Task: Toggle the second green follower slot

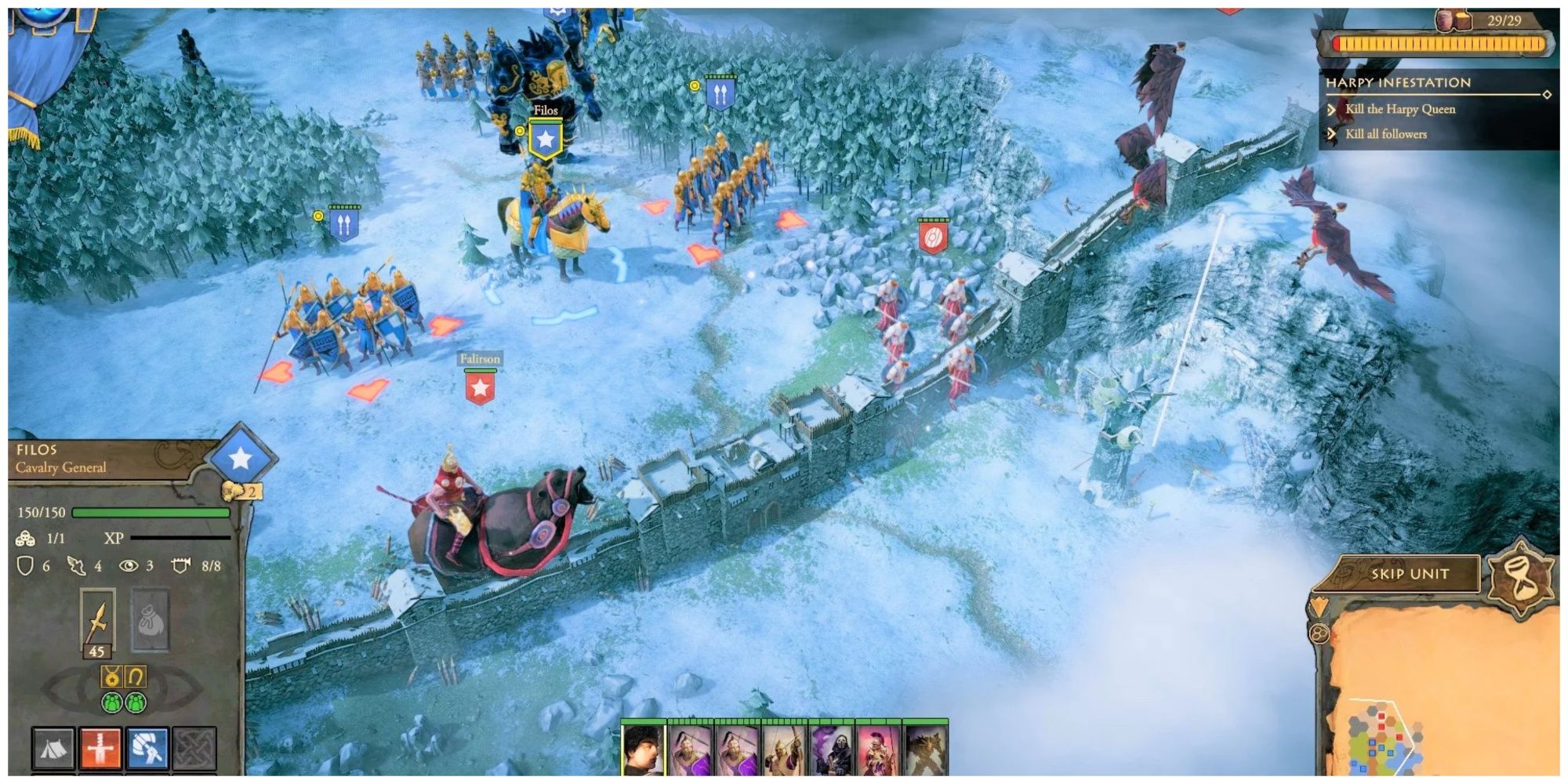Action: click(135, 702)
